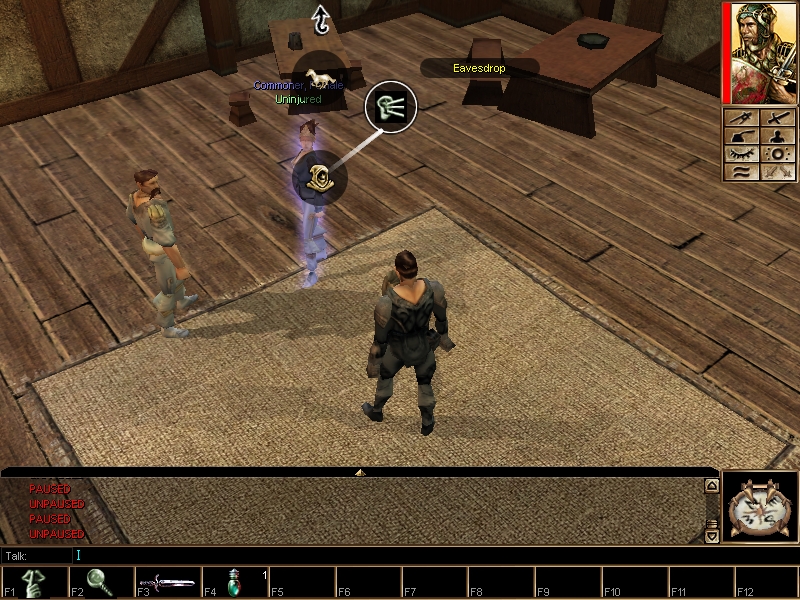Image resolution: width=800 pixels, height=600 pixels.
Task: Click the compass clock dial
Action: (x=760, y=508)
